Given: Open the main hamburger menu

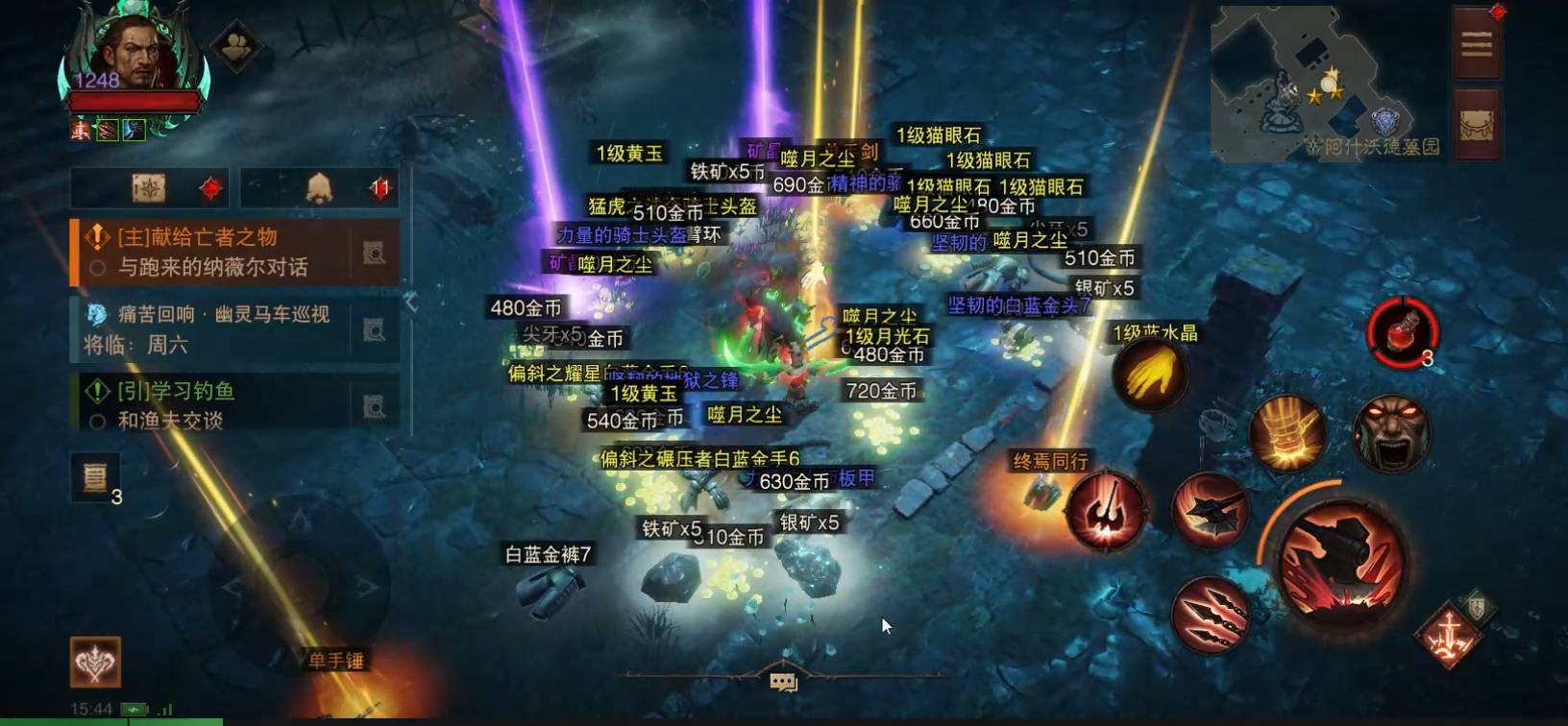Looking at the screenshot, I should [x=1476, y=44].
